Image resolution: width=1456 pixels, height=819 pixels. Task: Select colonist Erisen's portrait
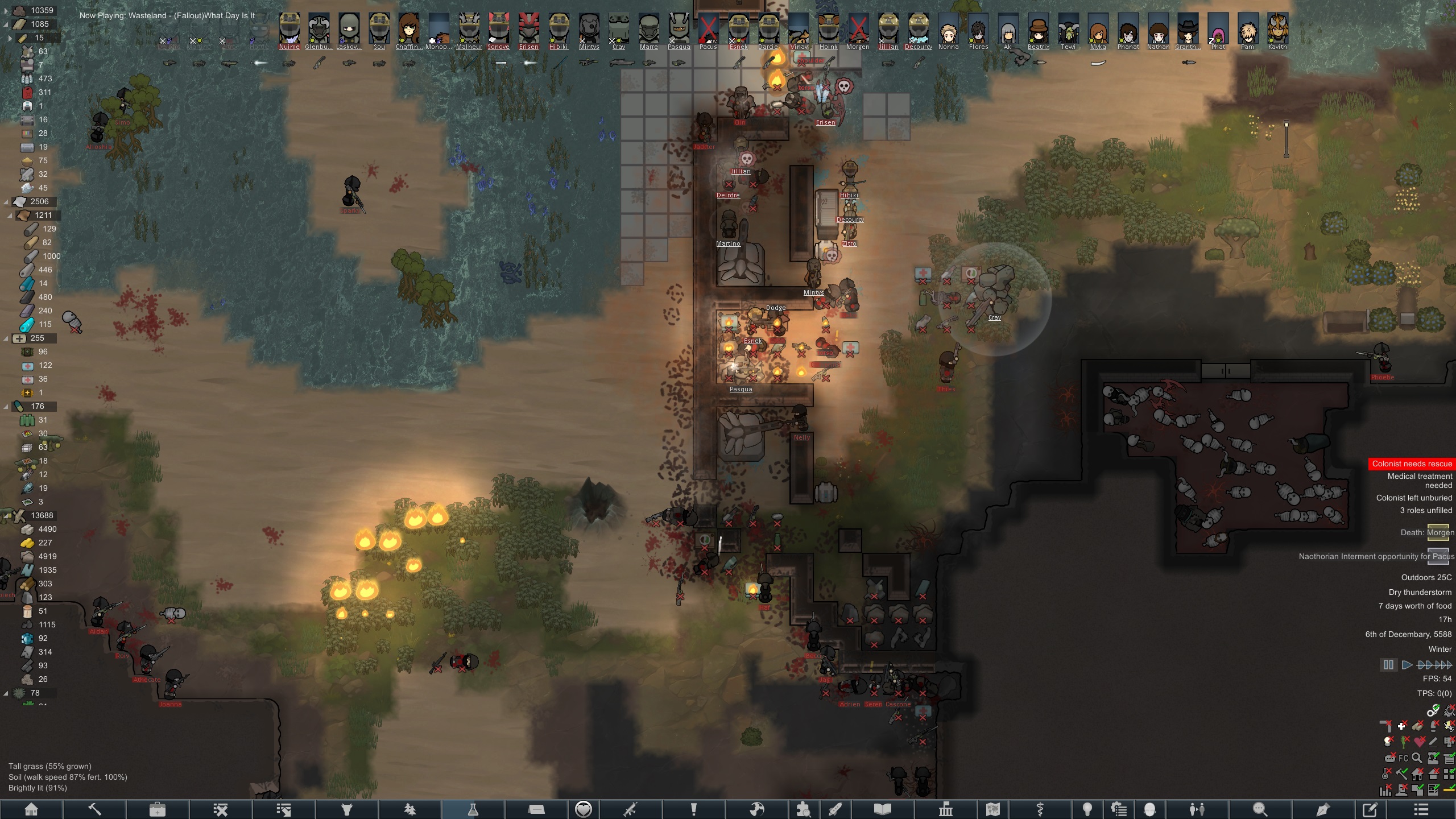tap(528, 28)
